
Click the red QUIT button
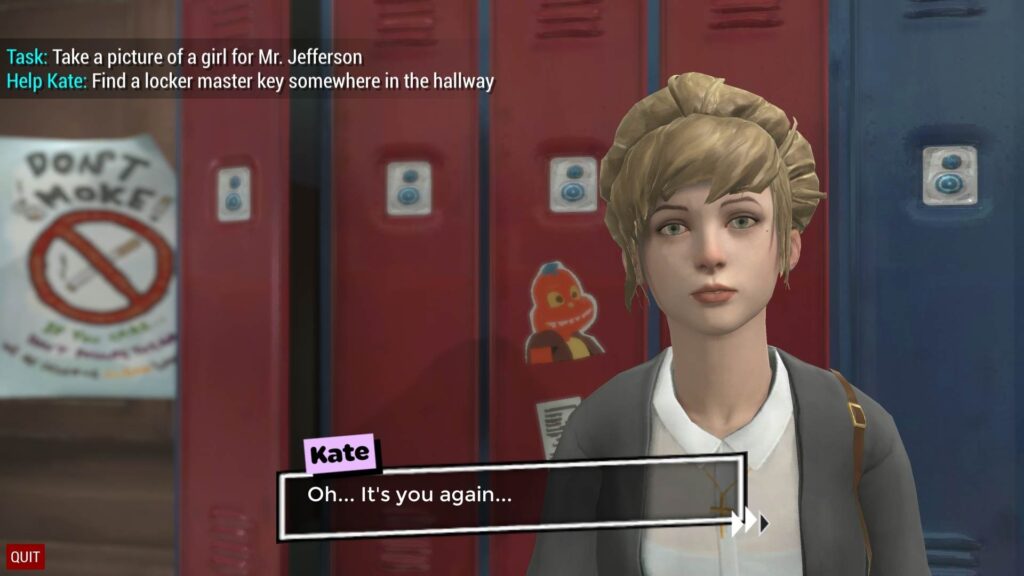tap(25, 557)
